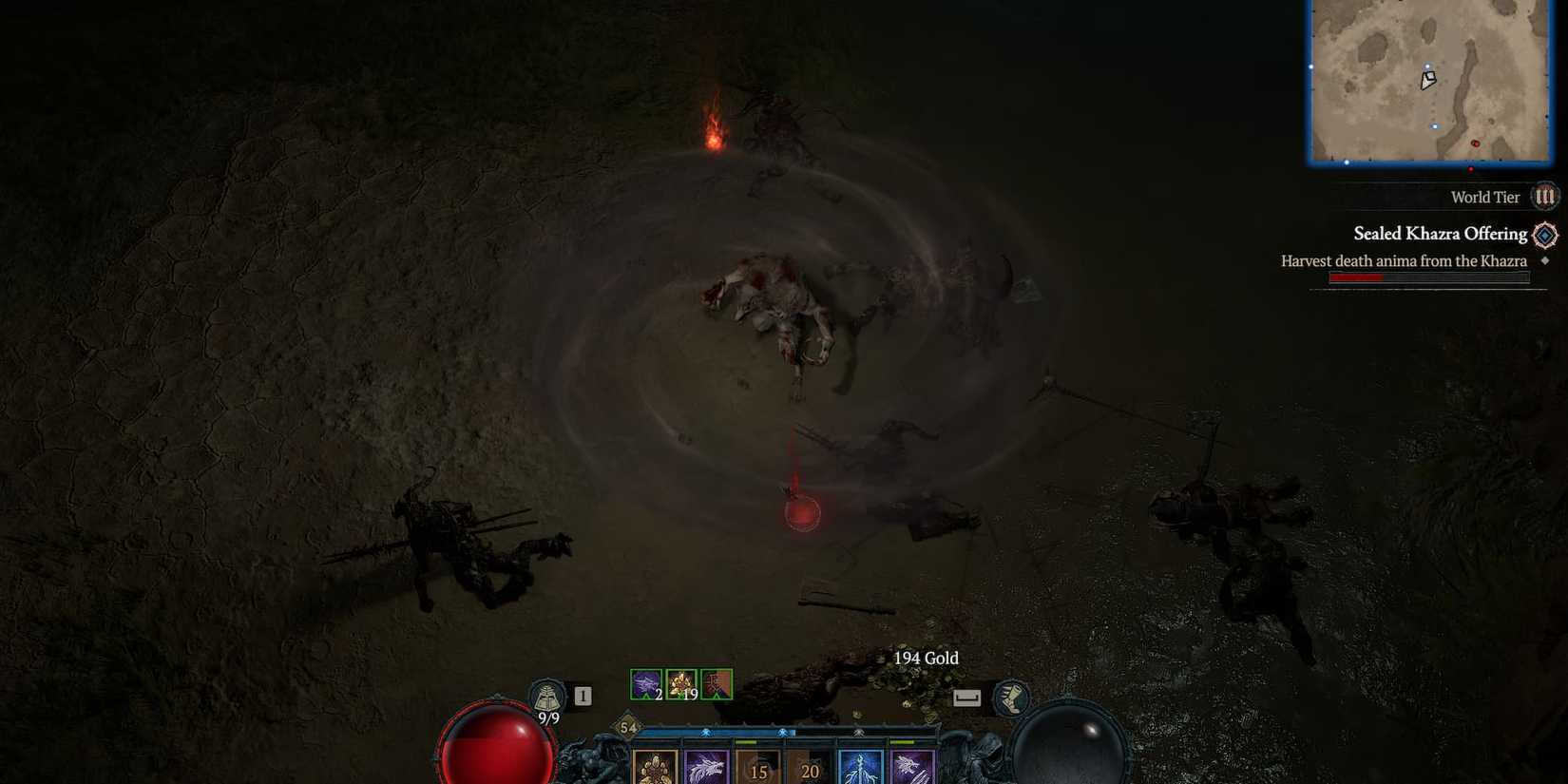Click the World Tier III emblem
Image resolution: width=1568 pixels, height=784 pixels.
click(1545, 196)
